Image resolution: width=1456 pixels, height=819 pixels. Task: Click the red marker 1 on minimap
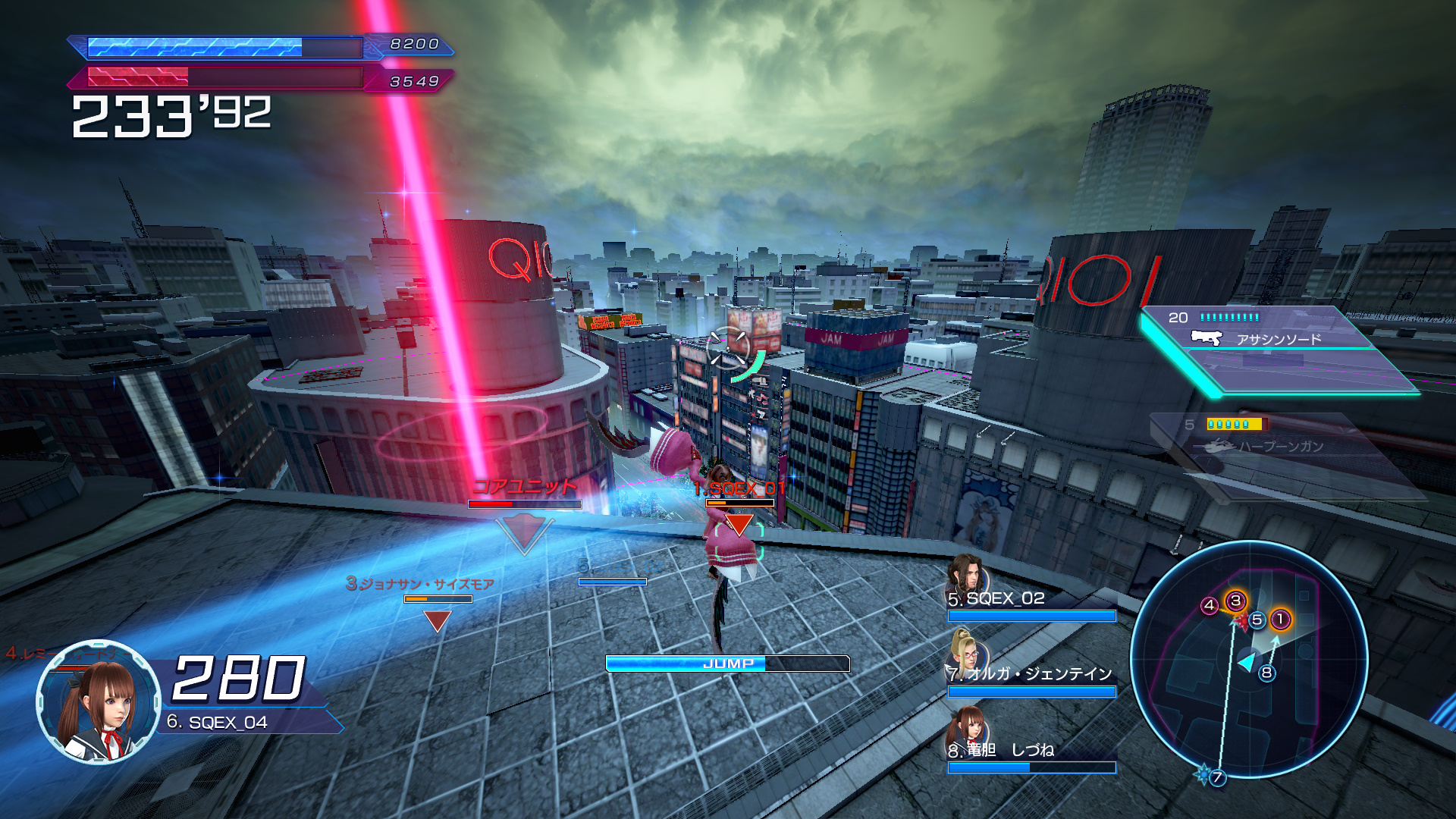coord(1281,620)
